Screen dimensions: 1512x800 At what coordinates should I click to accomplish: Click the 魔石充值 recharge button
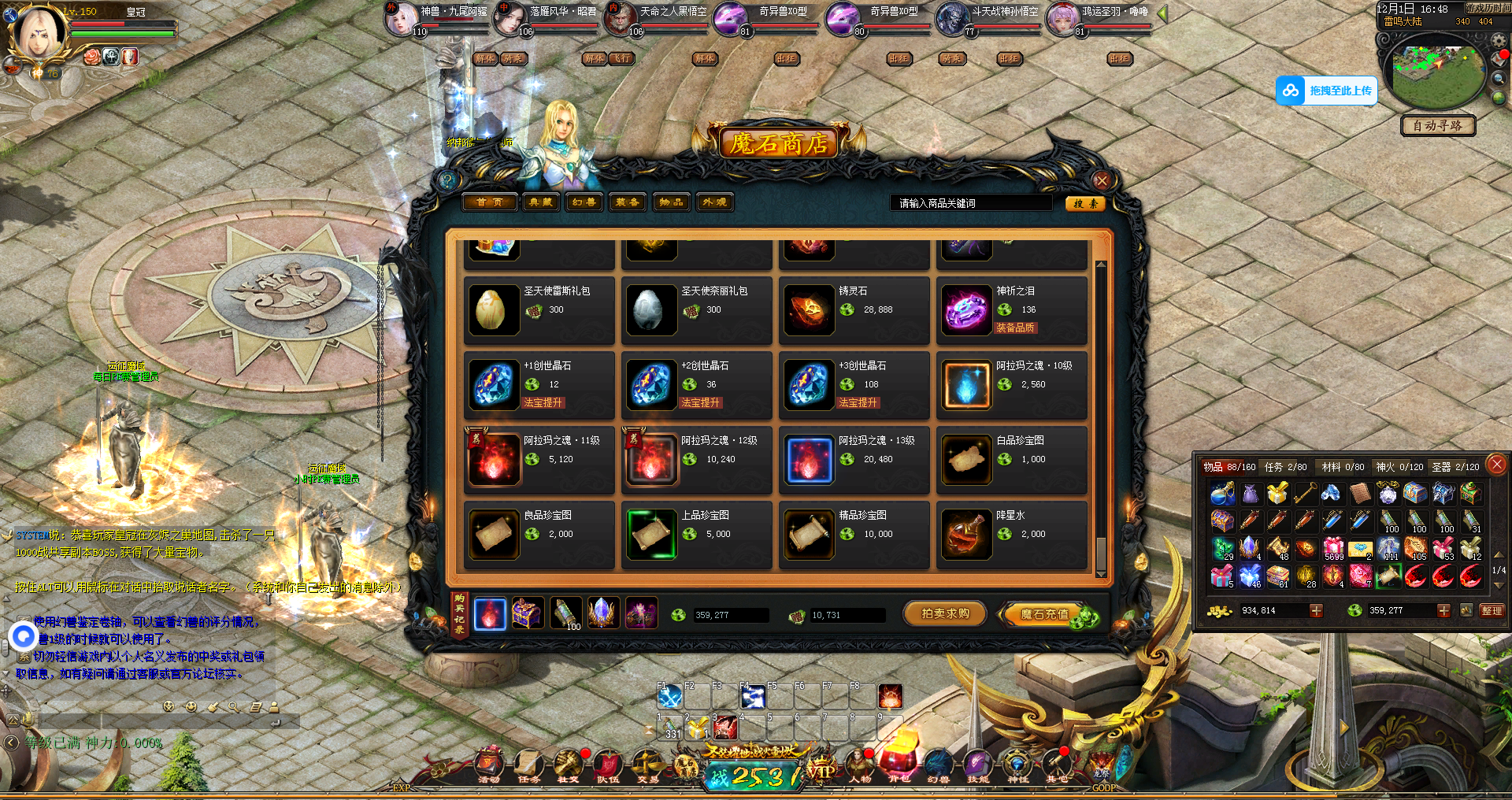[1045, 614]
